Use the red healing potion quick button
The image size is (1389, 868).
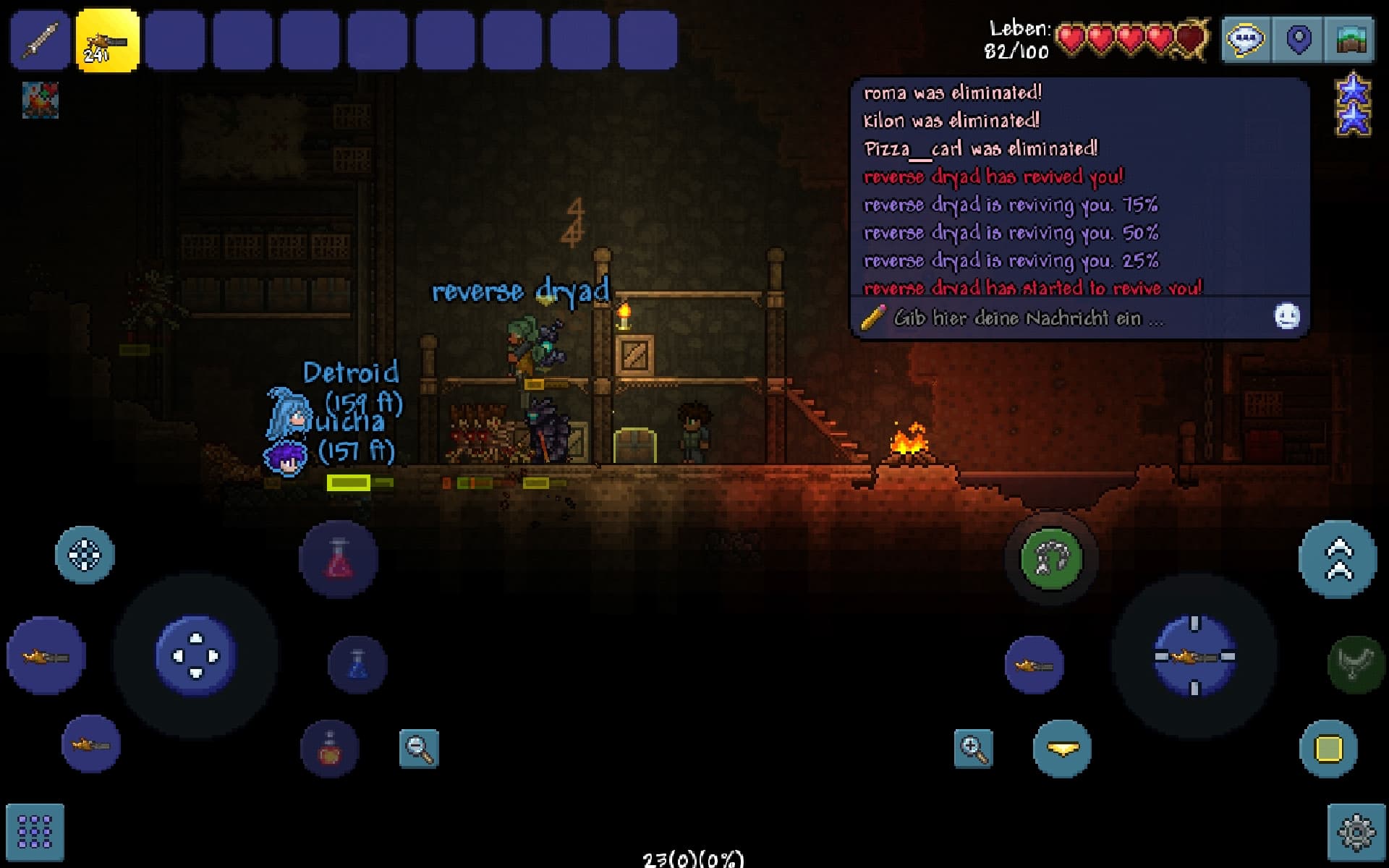[x=338, y=559]
